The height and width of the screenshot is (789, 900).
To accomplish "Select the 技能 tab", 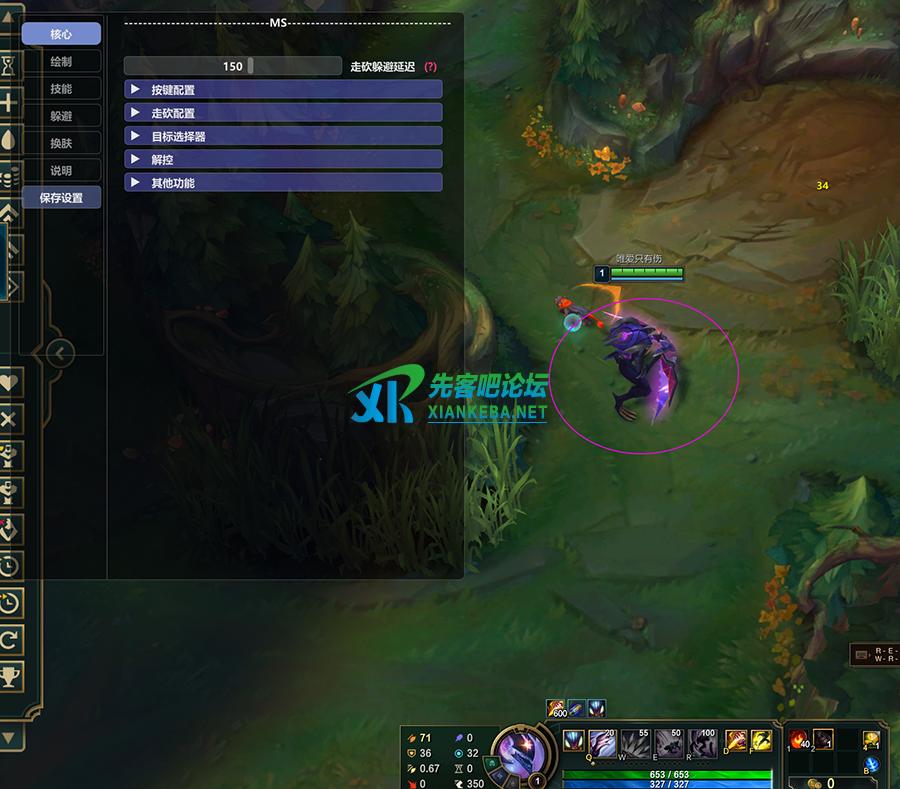I will coord(61,89).
